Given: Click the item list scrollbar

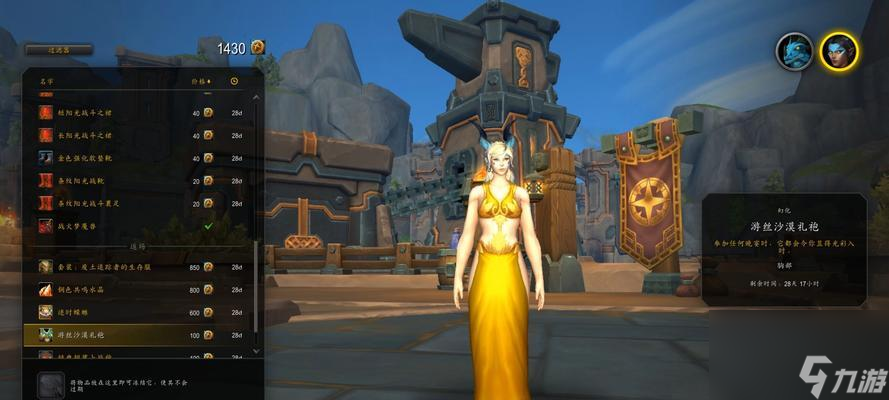Looking at the screenshot, I should (256, 200).
